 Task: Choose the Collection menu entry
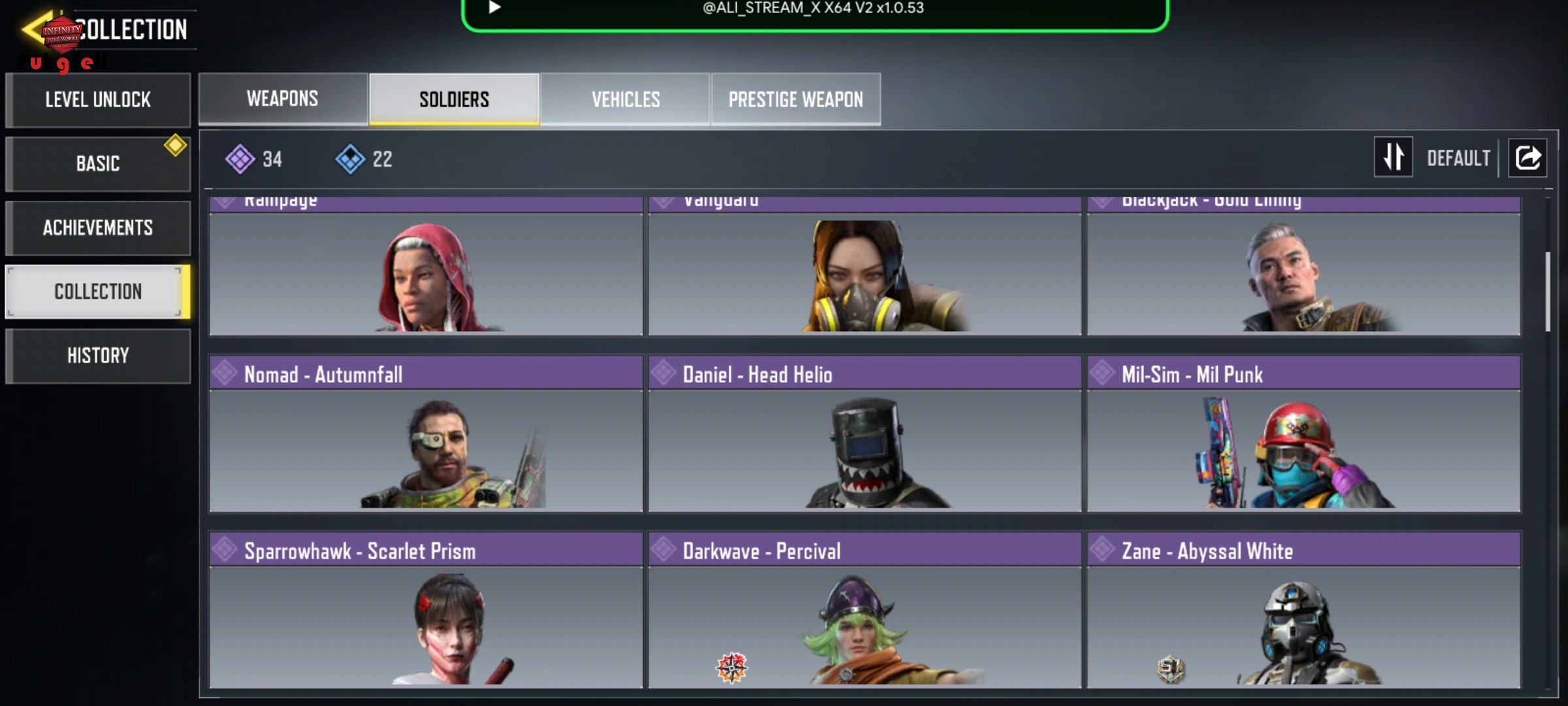(x=98, y=292)
